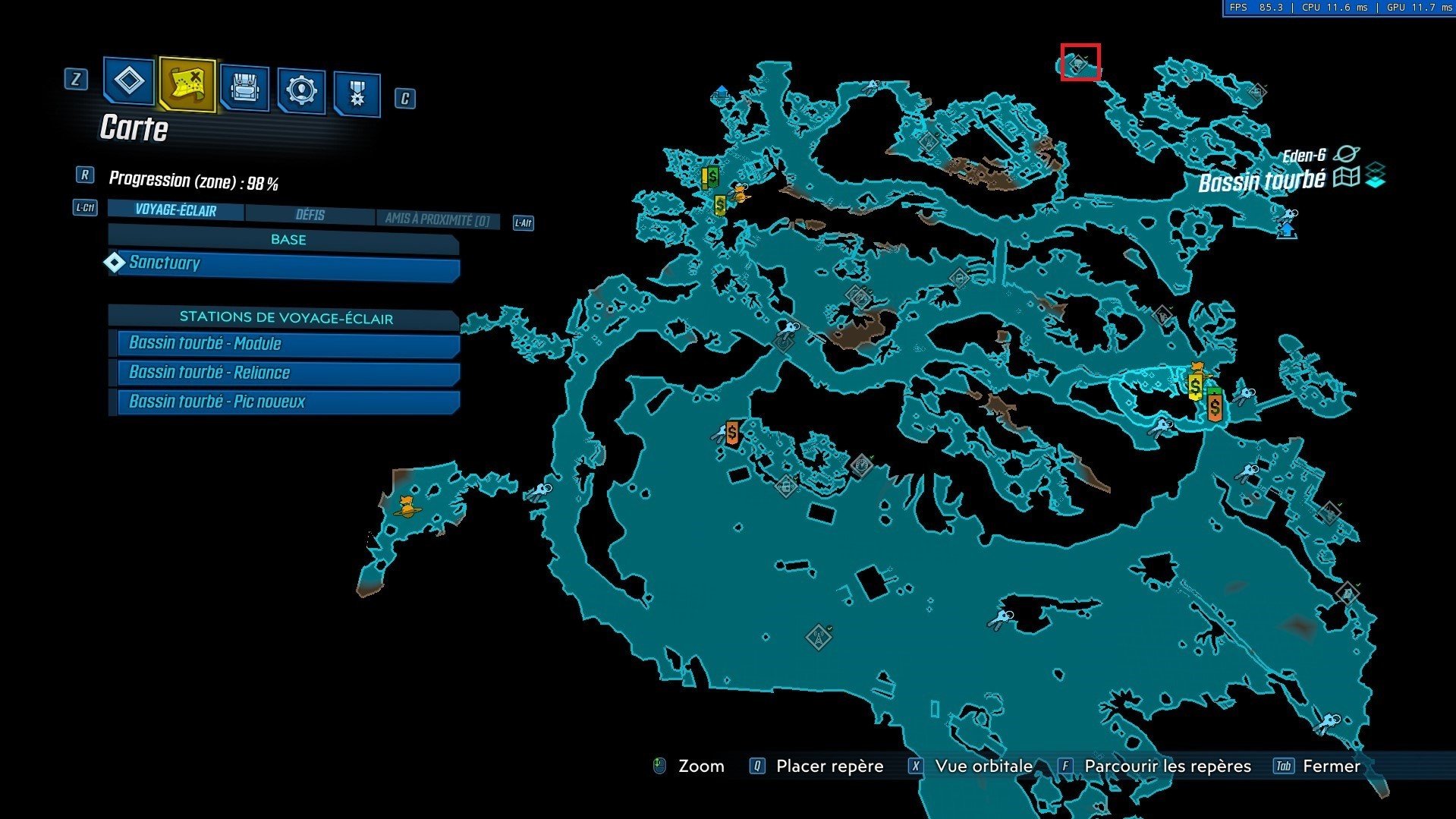Click the Sanctuary diamond icon in left panel
The height and width of the screenshot is (819, 1456).
click(115, 263)
